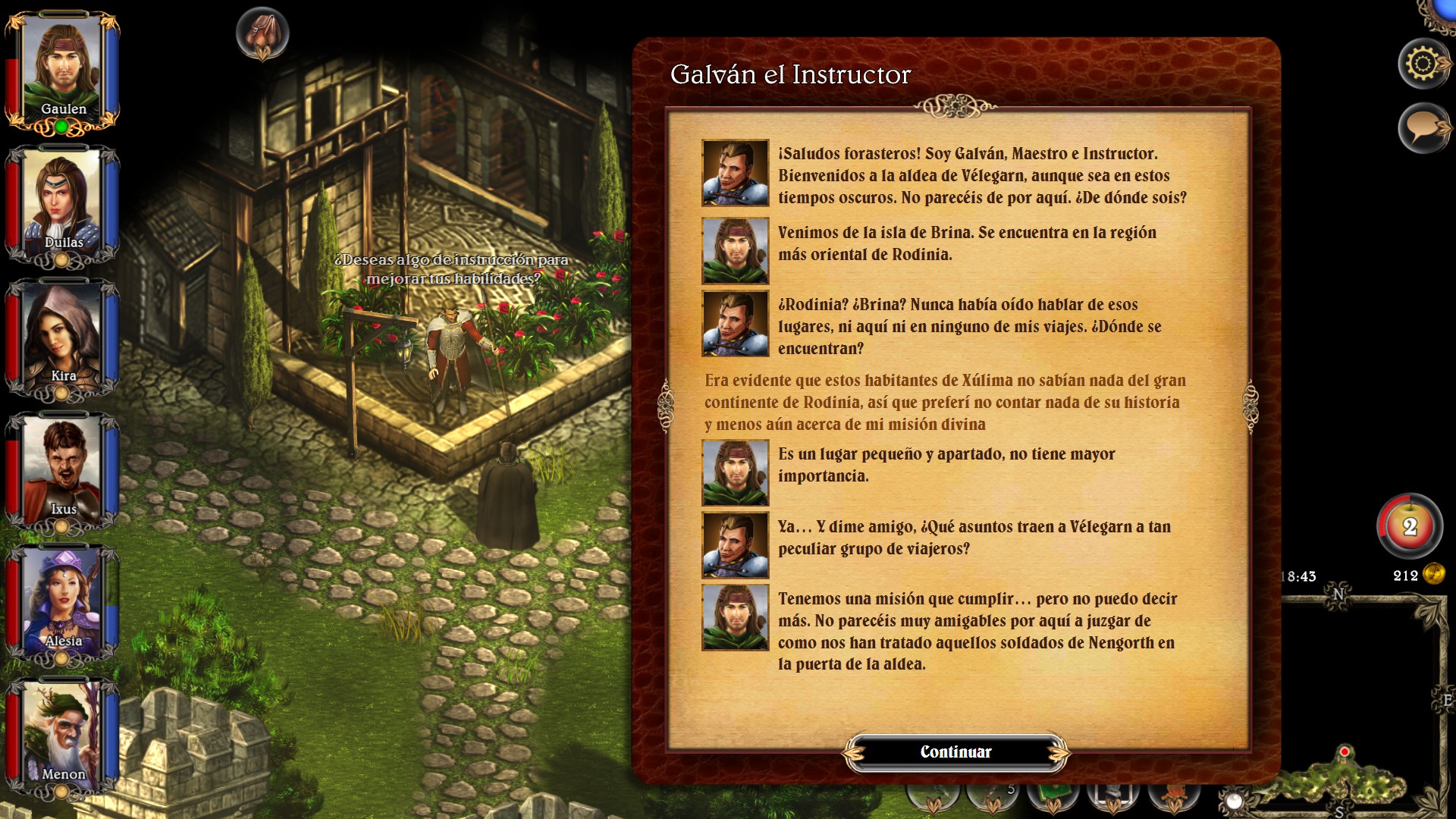Open the speech bubble dialogue log

tap(1423, 127)
